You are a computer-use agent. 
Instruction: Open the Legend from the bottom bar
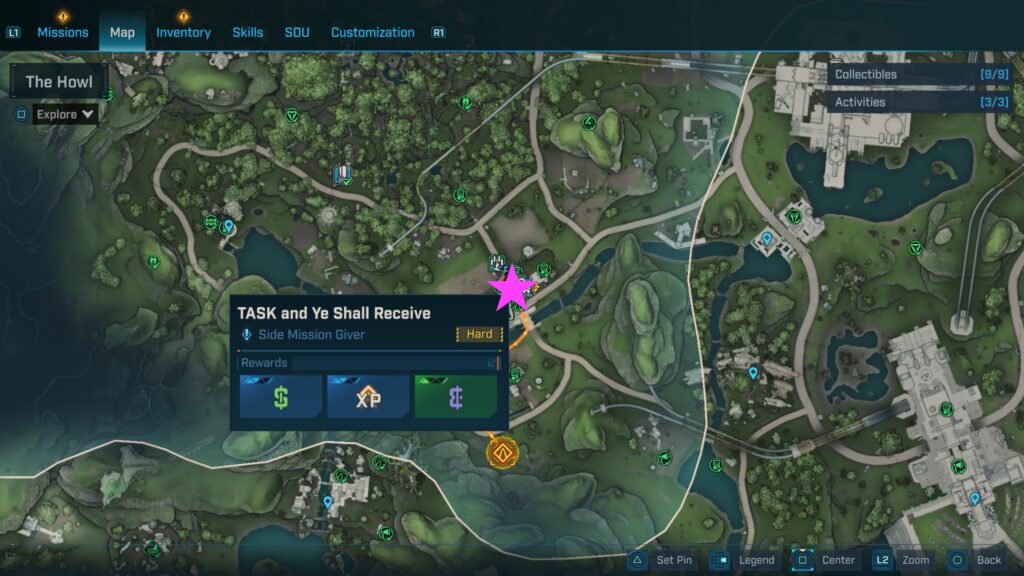pyautogui.click(x=745, y=560)
